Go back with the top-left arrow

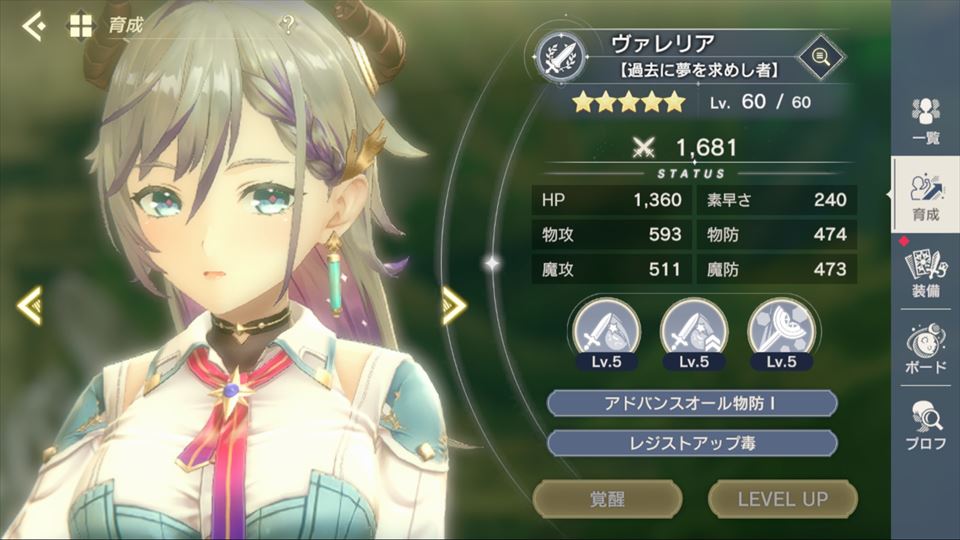(x=33, y=26)
